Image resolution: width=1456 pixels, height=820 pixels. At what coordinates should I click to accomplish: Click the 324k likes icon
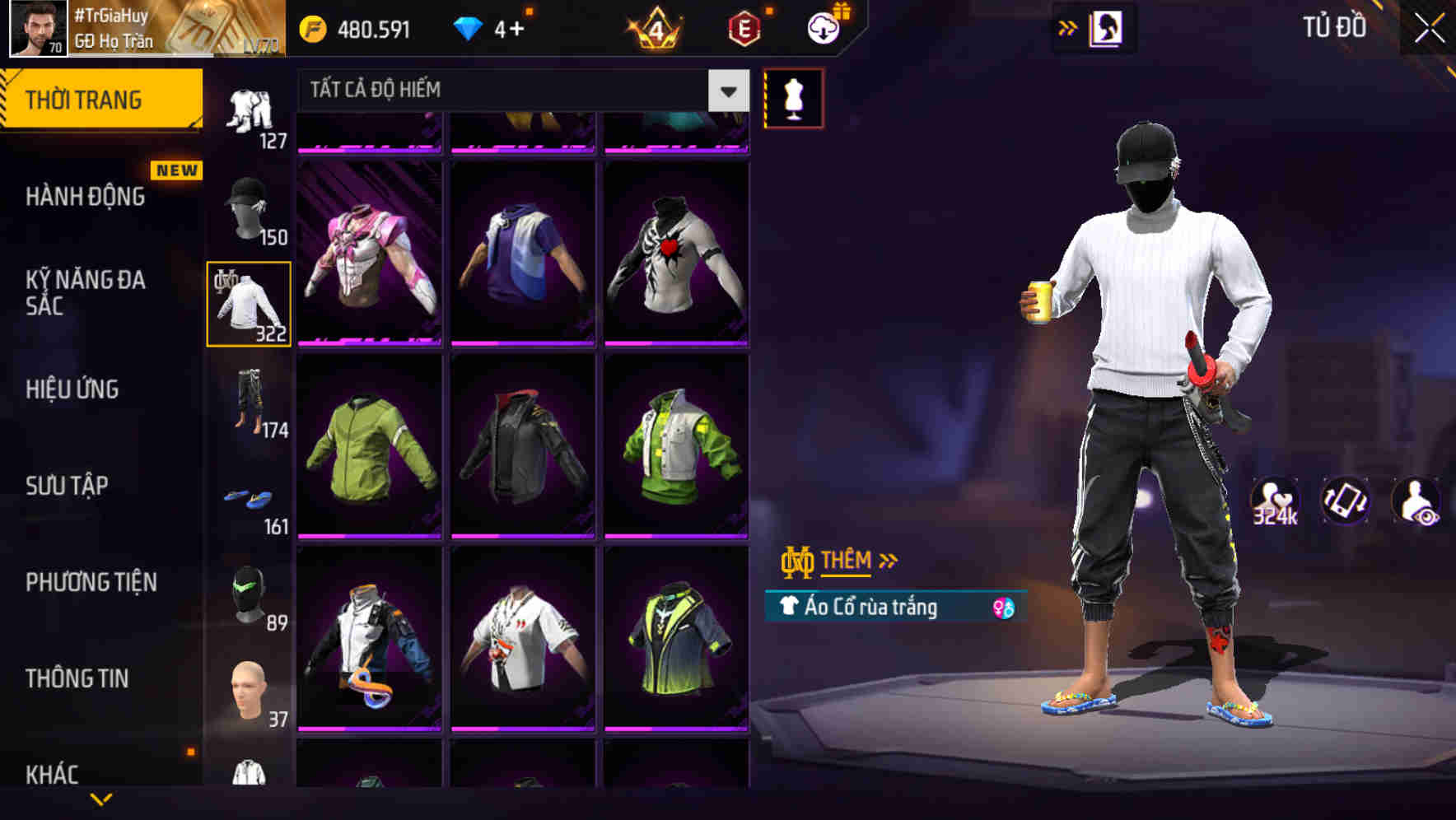[x=1273, y=502]
